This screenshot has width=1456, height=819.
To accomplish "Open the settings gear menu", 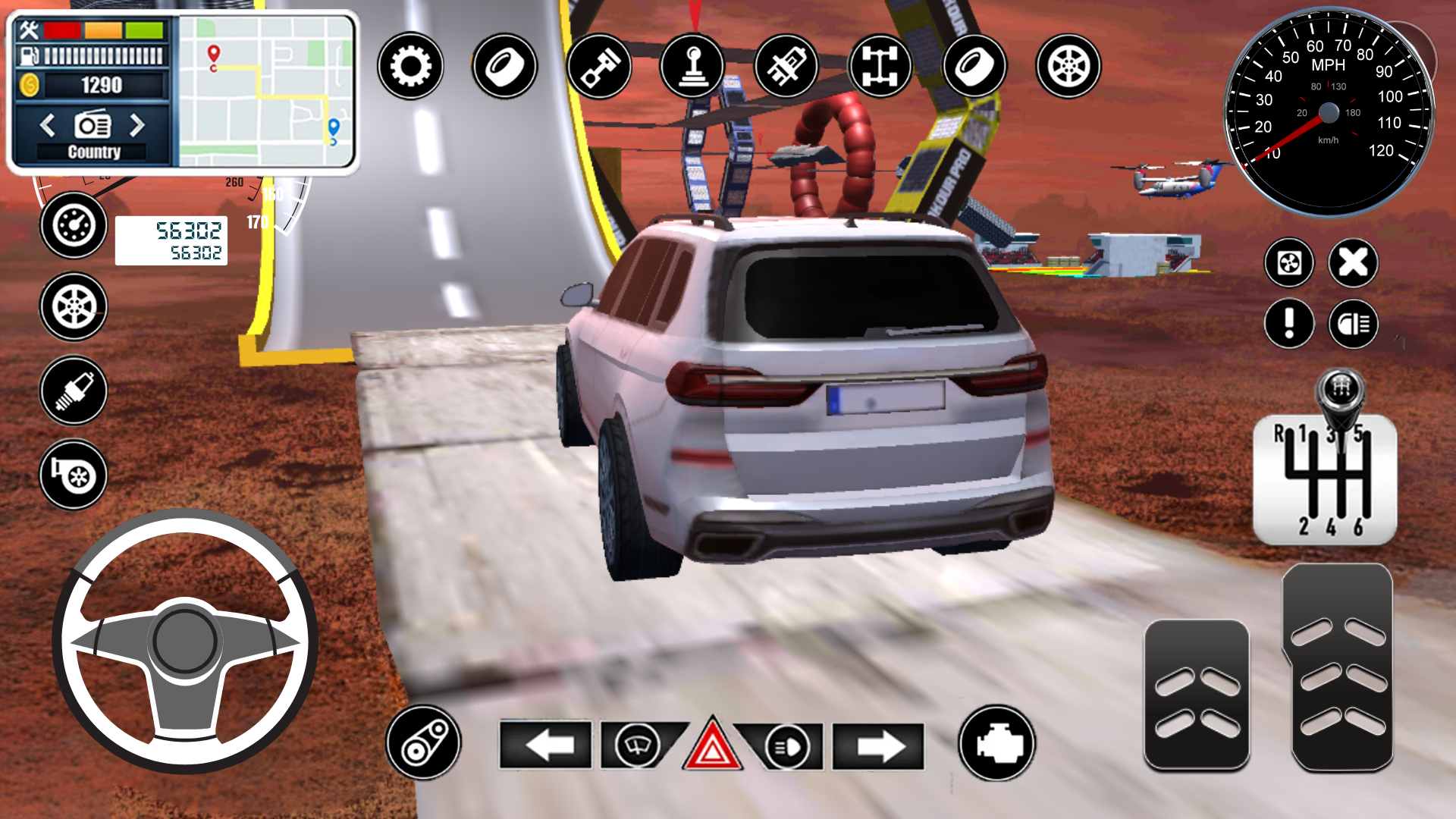I will tap(410, 67).
